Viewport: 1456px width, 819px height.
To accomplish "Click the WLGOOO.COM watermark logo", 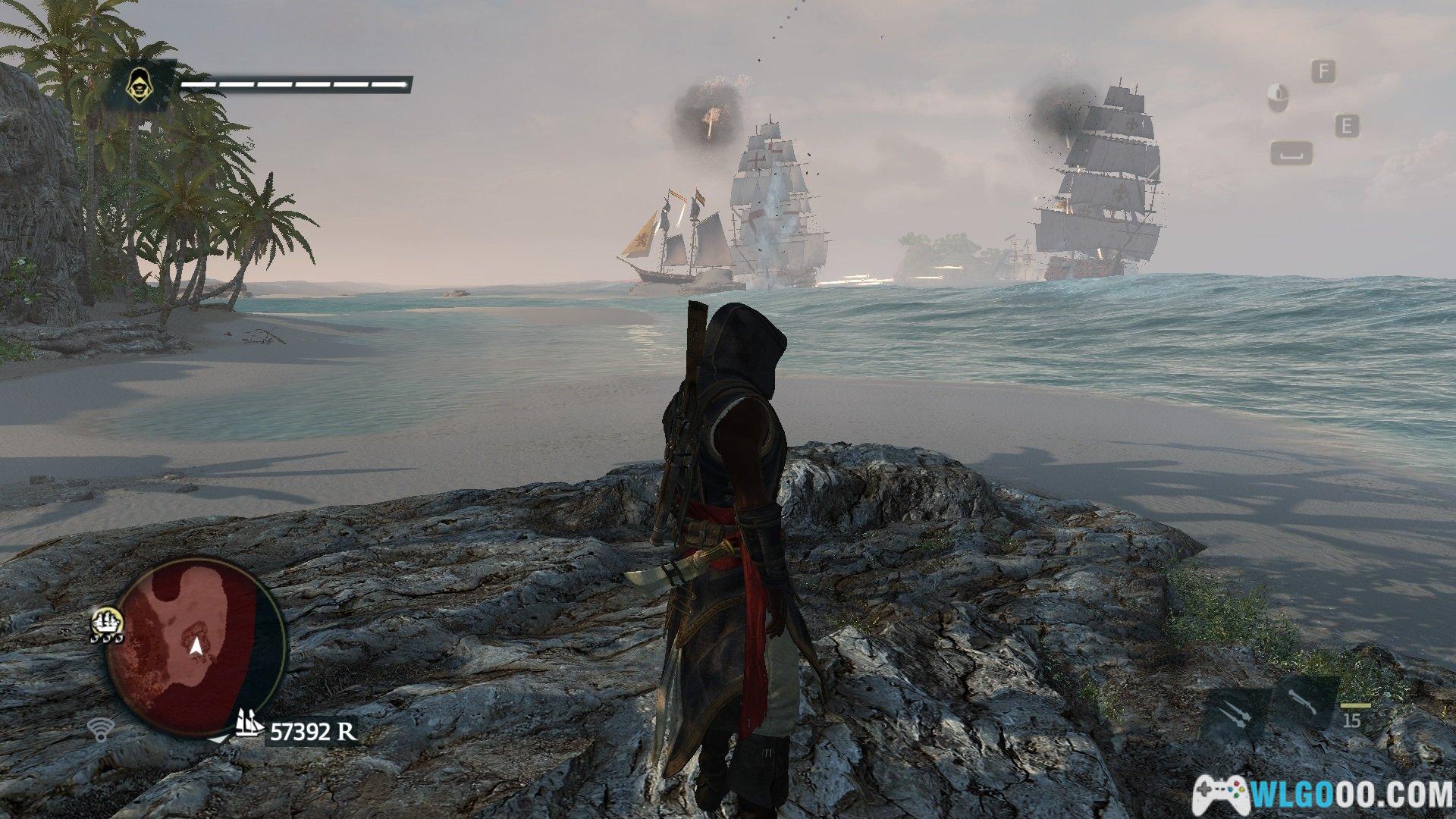I will (x=1323, y=792).
